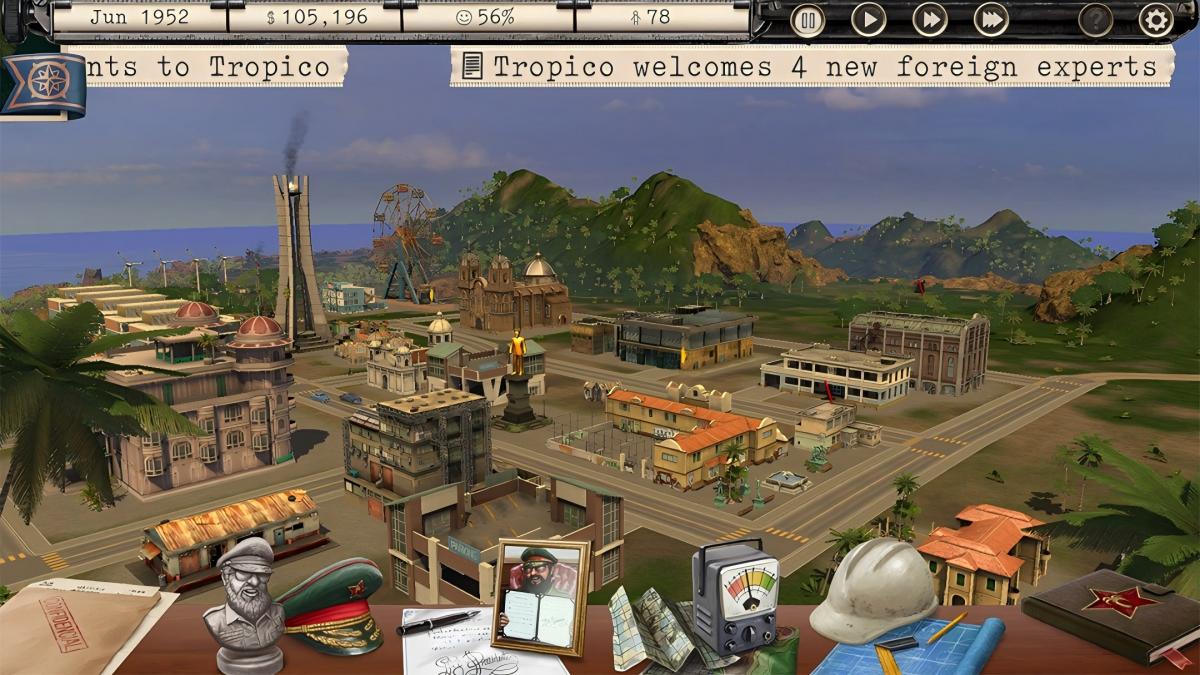Open the question mark help button
The height and width of the screenshot is (675, 1200).
click(1096, 20)
